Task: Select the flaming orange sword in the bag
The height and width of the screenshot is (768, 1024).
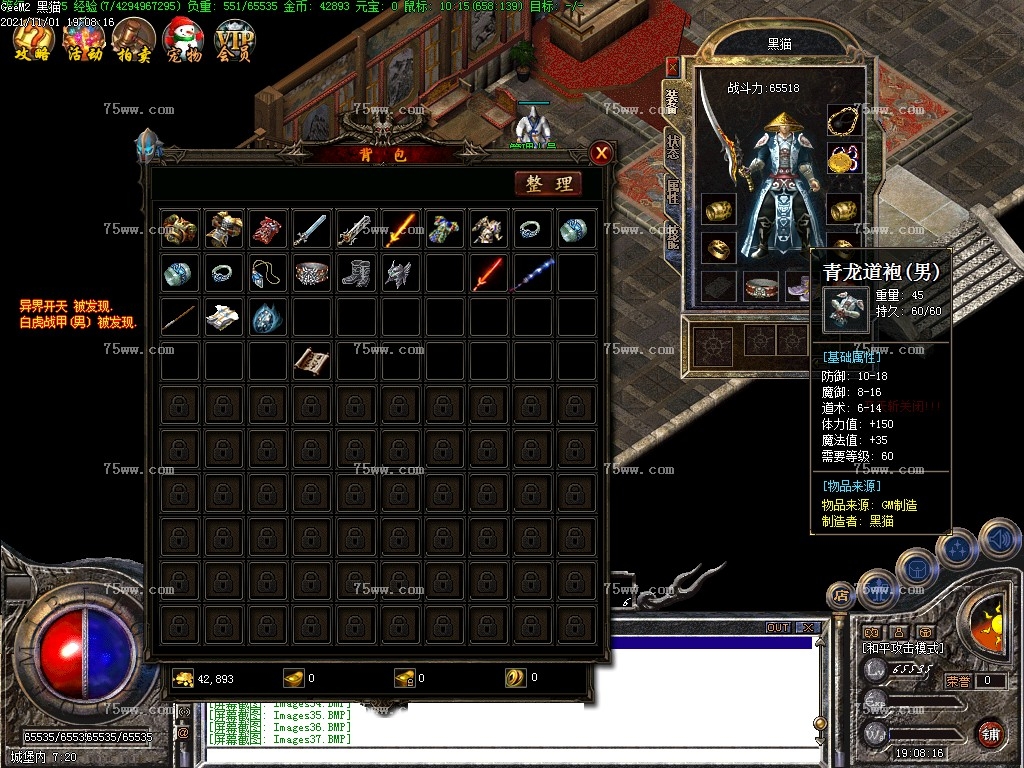Action: coord(400,230)
